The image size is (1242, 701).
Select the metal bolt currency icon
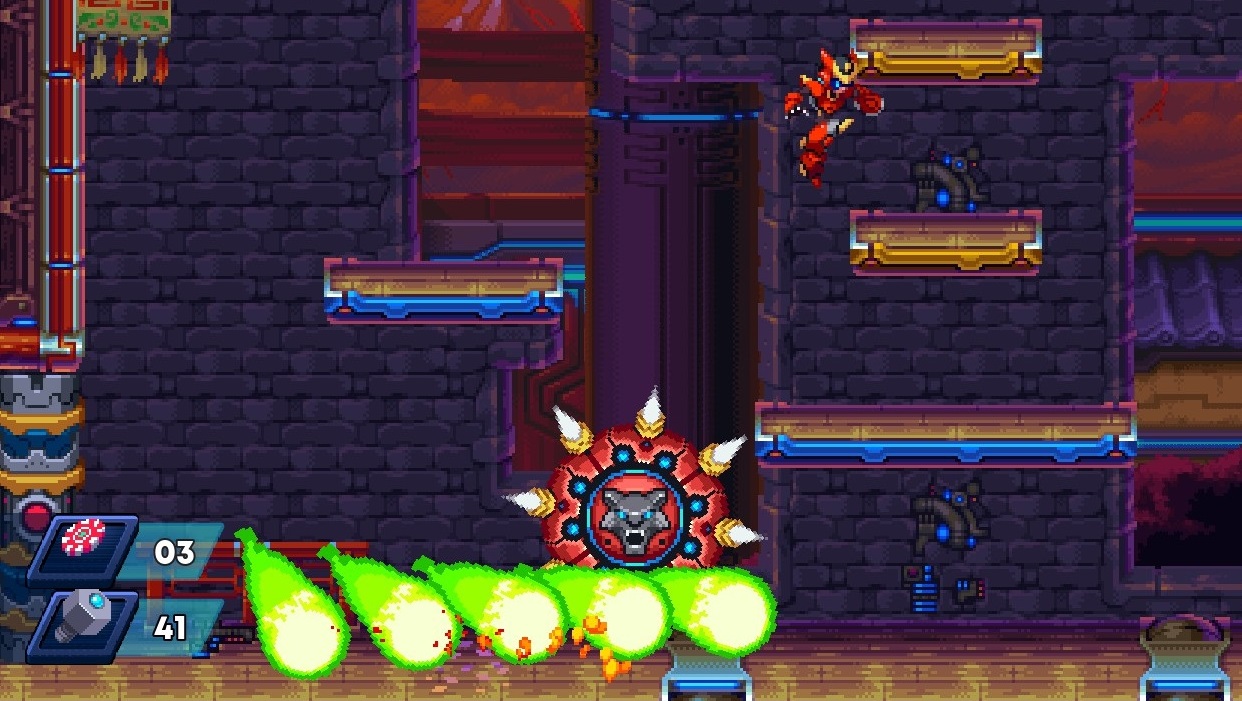[x=84, y=615]
